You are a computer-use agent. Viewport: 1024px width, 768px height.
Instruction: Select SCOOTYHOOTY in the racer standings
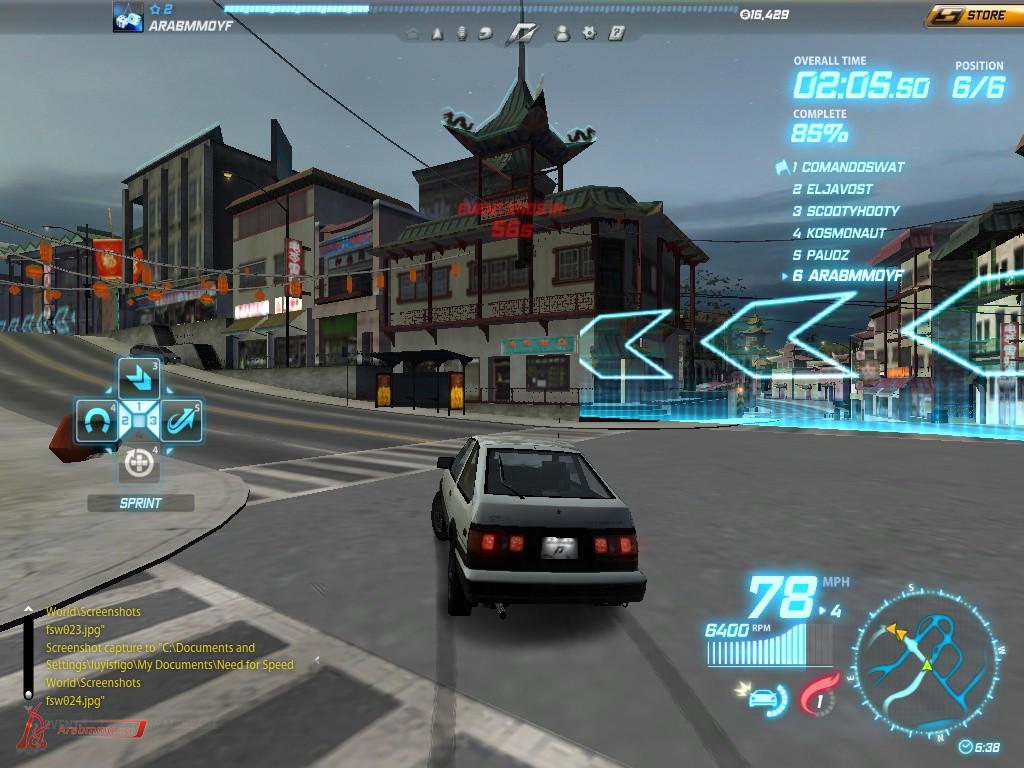[851, 211]
